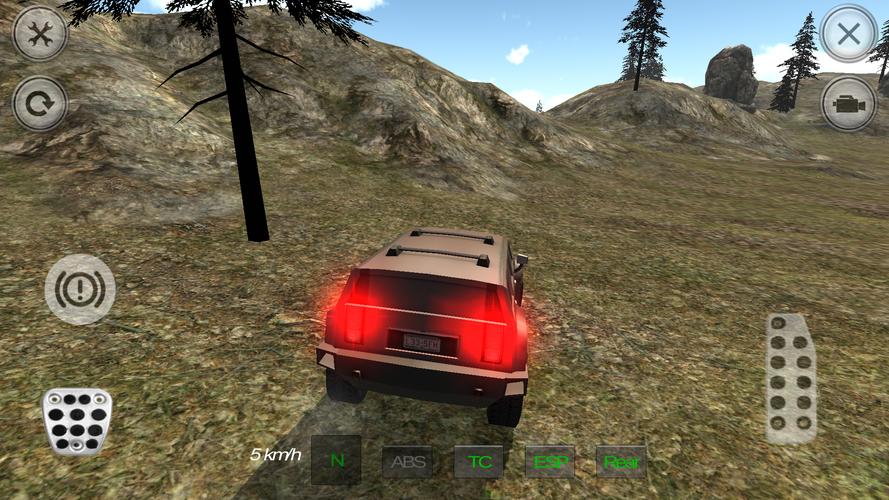
Task: Change gear using the N indicator
Action: pos(336,461)
